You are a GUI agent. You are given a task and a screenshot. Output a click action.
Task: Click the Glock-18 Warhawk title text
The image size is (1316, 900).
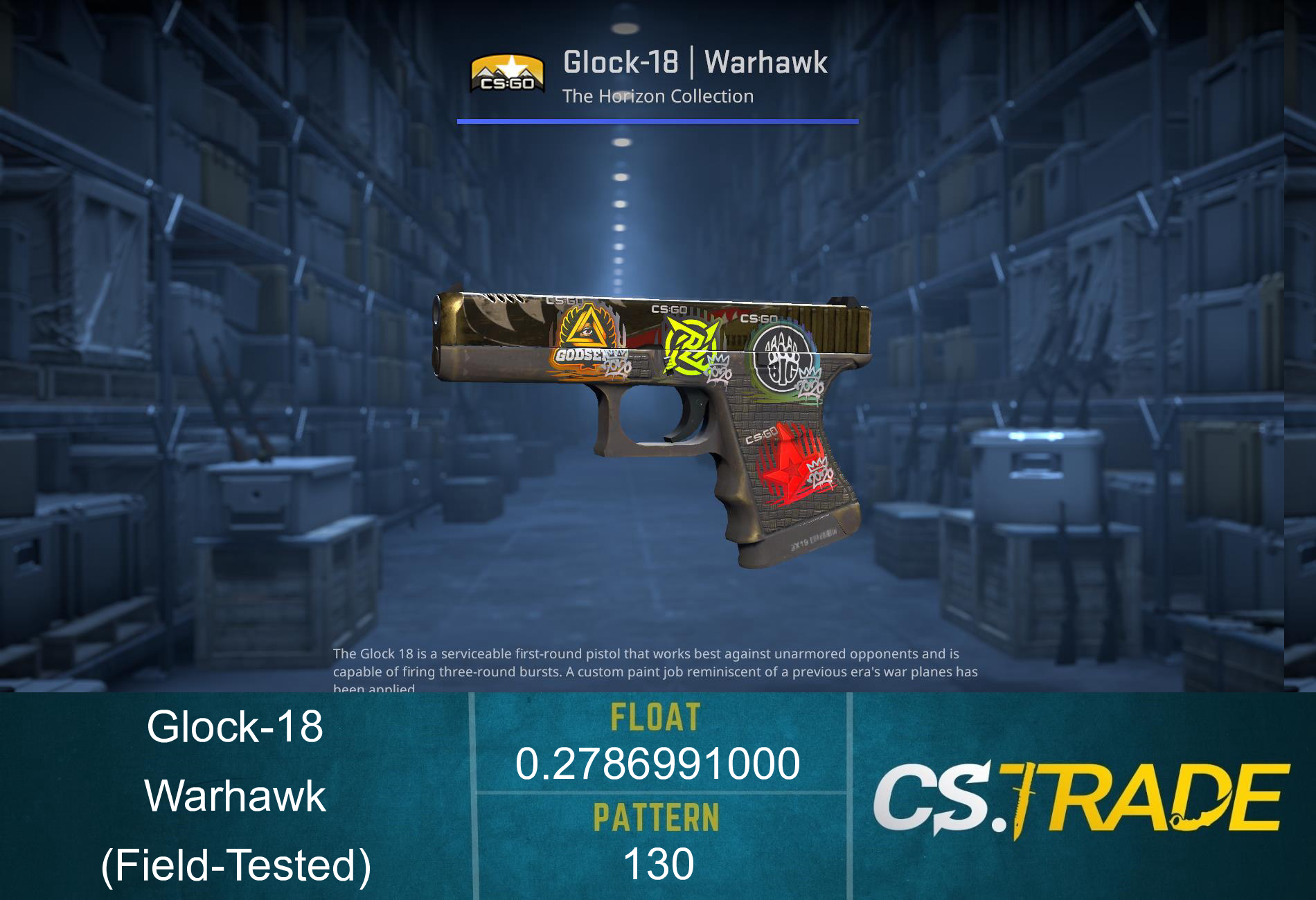tap(695, 64)
